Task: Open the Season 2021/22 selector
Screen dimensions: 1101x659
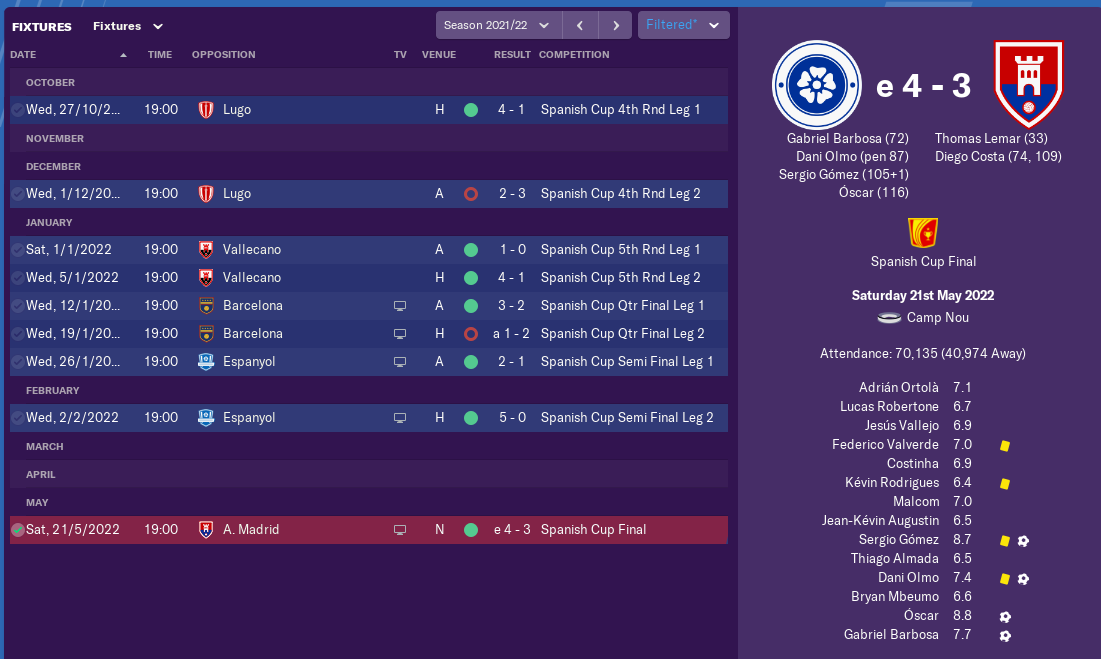Action: pyautogui.click(x=498, y=25)
